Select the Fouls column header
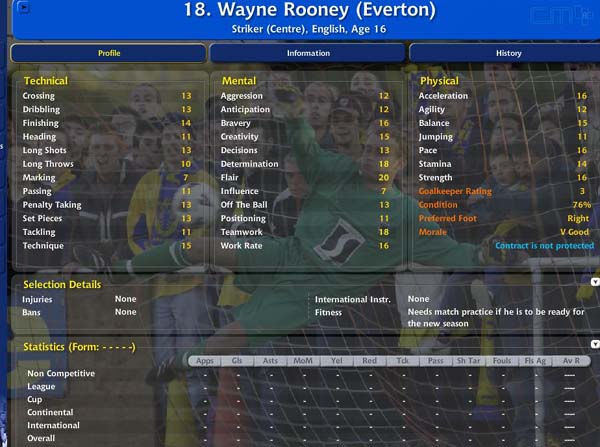 [x=501, y=361]
